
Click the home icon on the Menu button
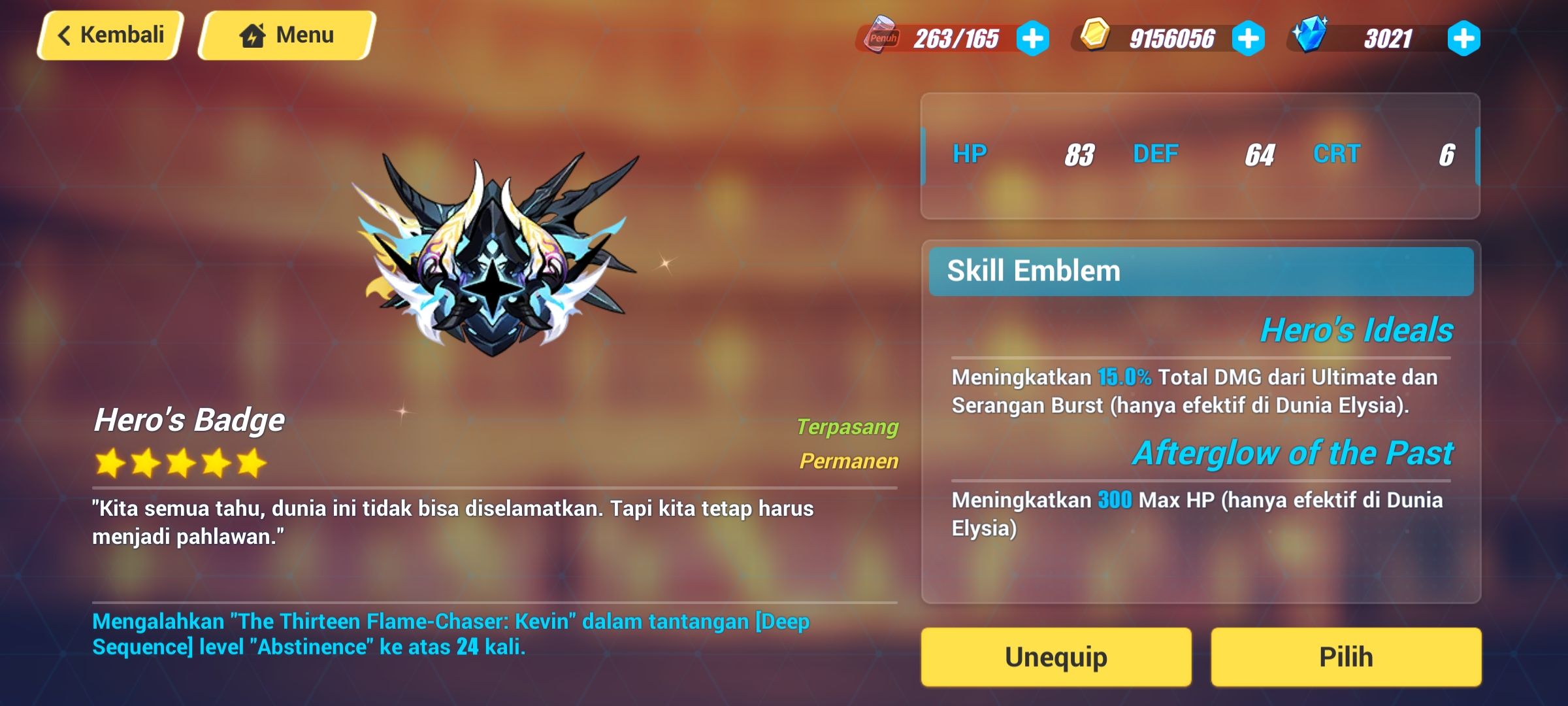coord(252,34)
